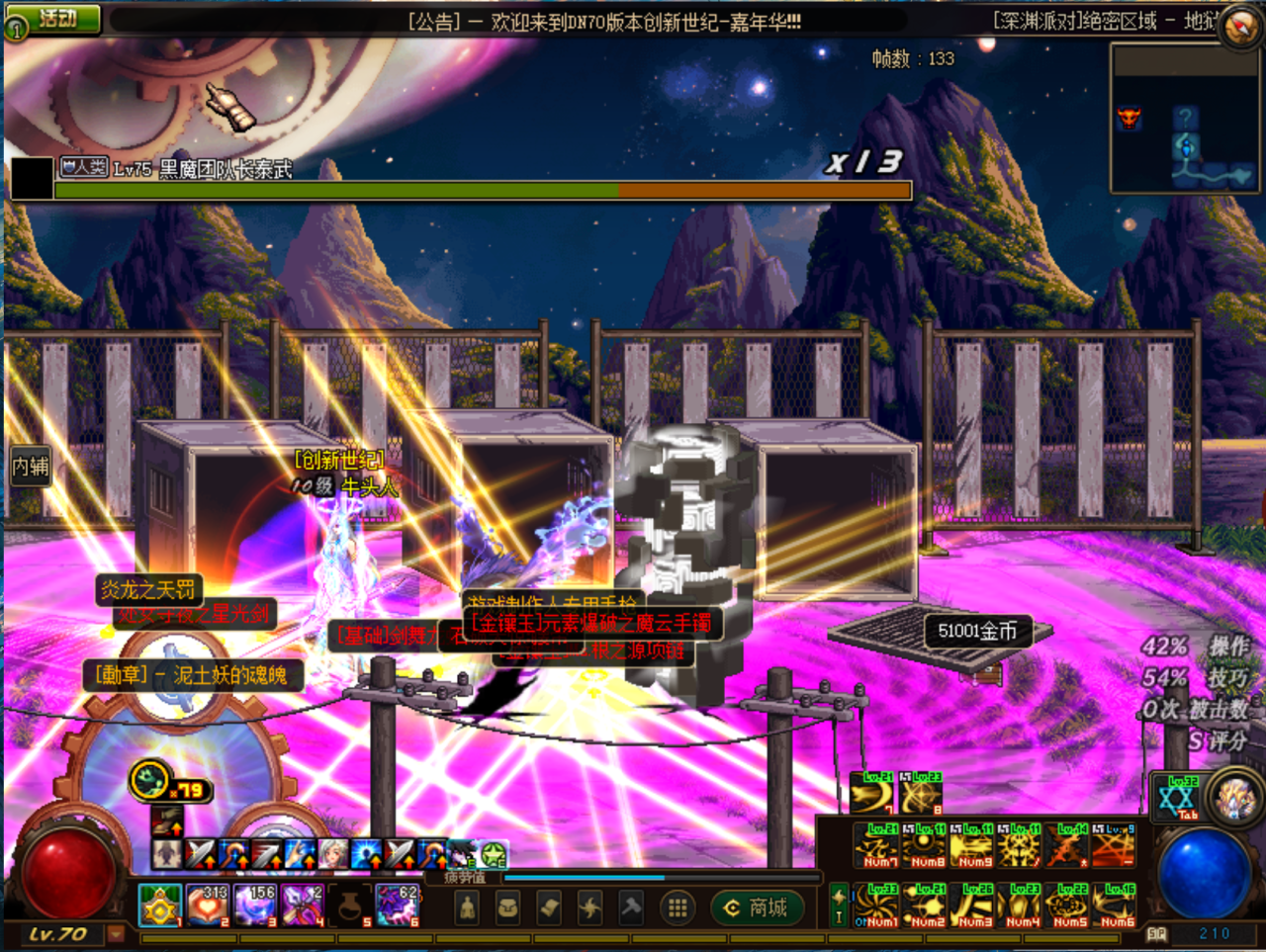Open the character silhouette menu icon

click(467, 908)
